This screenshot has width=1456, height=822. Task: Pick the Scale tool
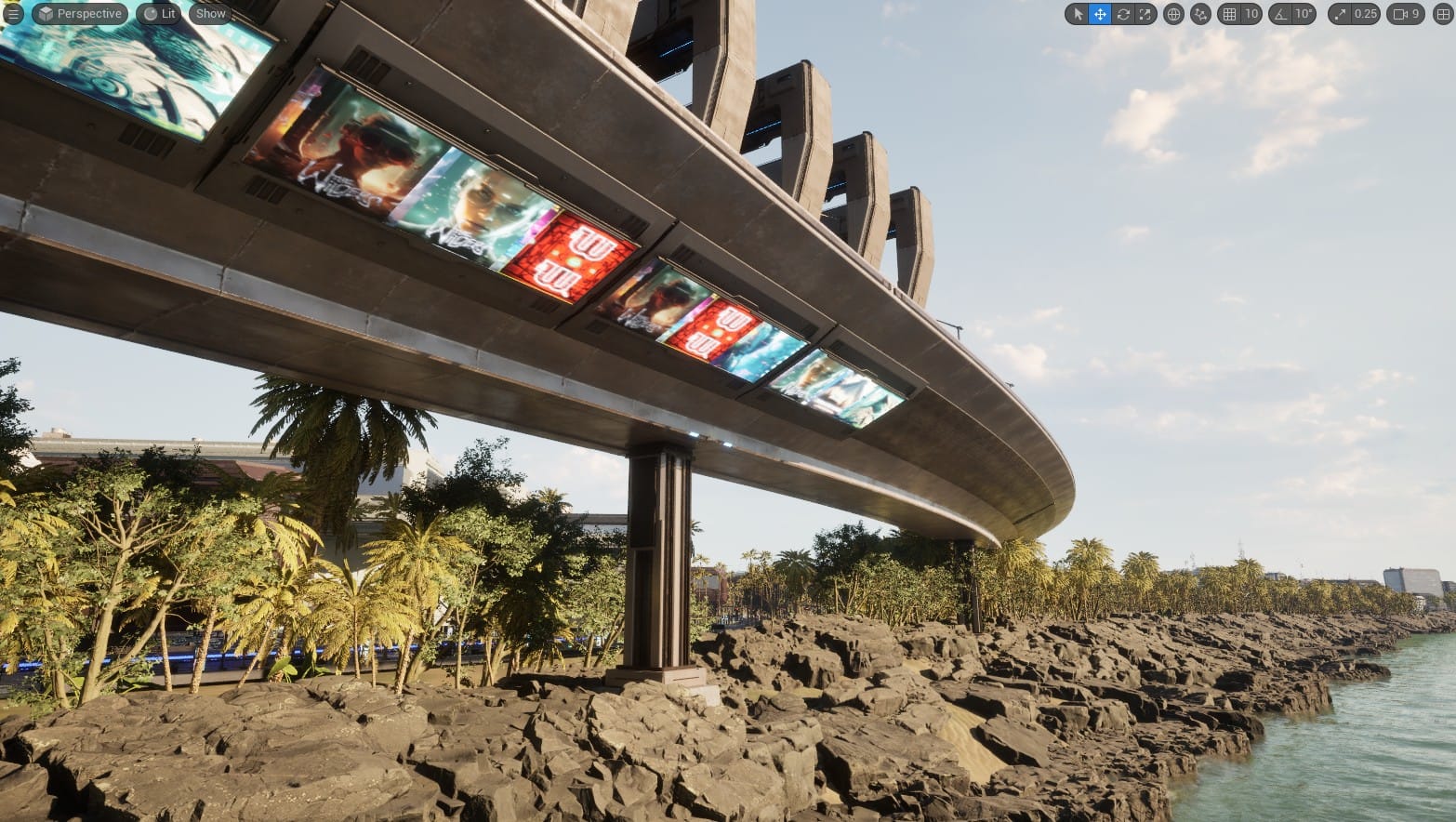pyautogui.click(x=1145, y=14)
